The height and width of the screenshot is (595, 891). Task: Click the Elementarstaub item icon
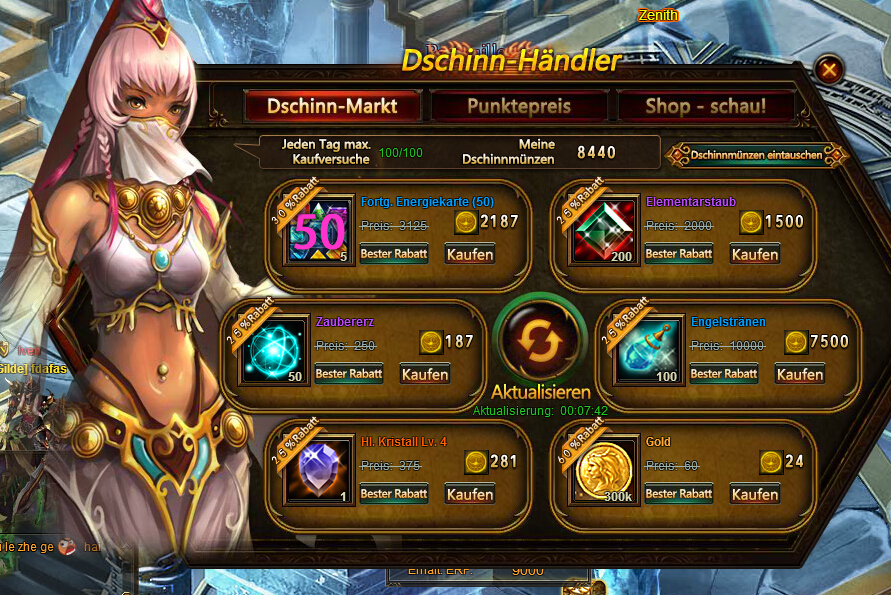[603, 231]
